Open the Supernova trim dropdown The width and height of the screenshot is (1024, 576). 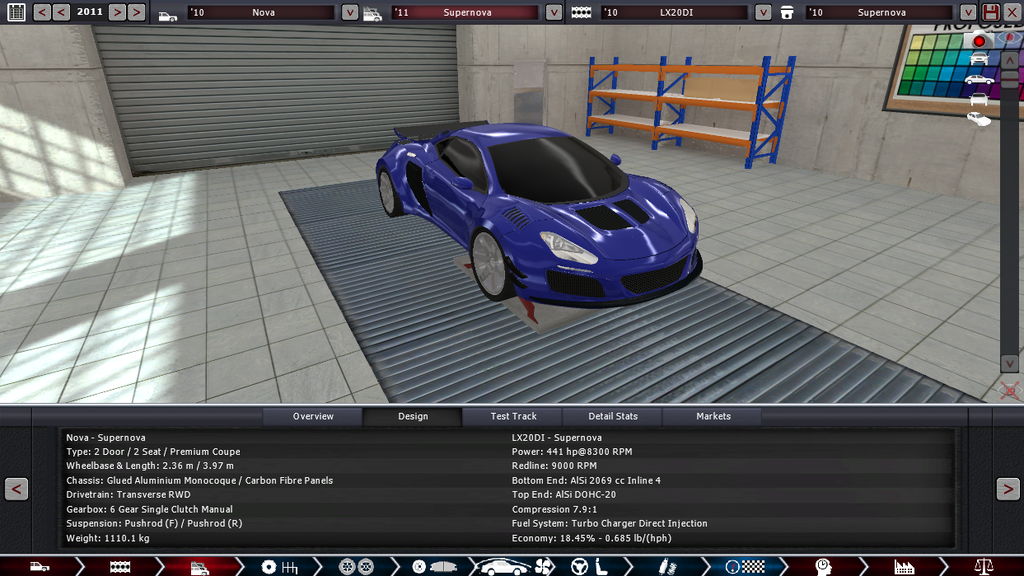click(554, 13)
